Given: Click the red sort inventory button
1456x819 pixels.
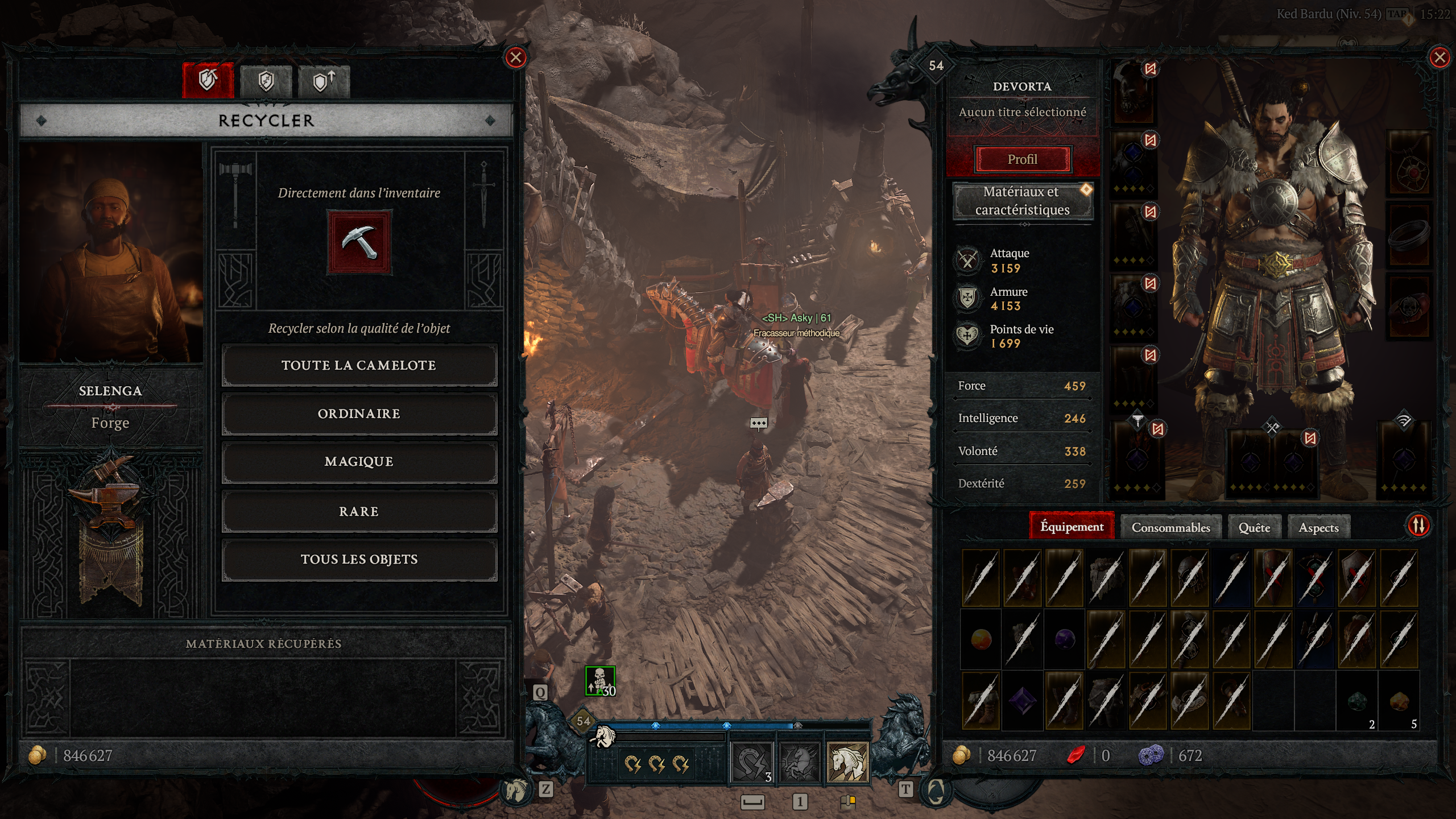Looking at the screenshot, I should click(x=1418, y=526).
